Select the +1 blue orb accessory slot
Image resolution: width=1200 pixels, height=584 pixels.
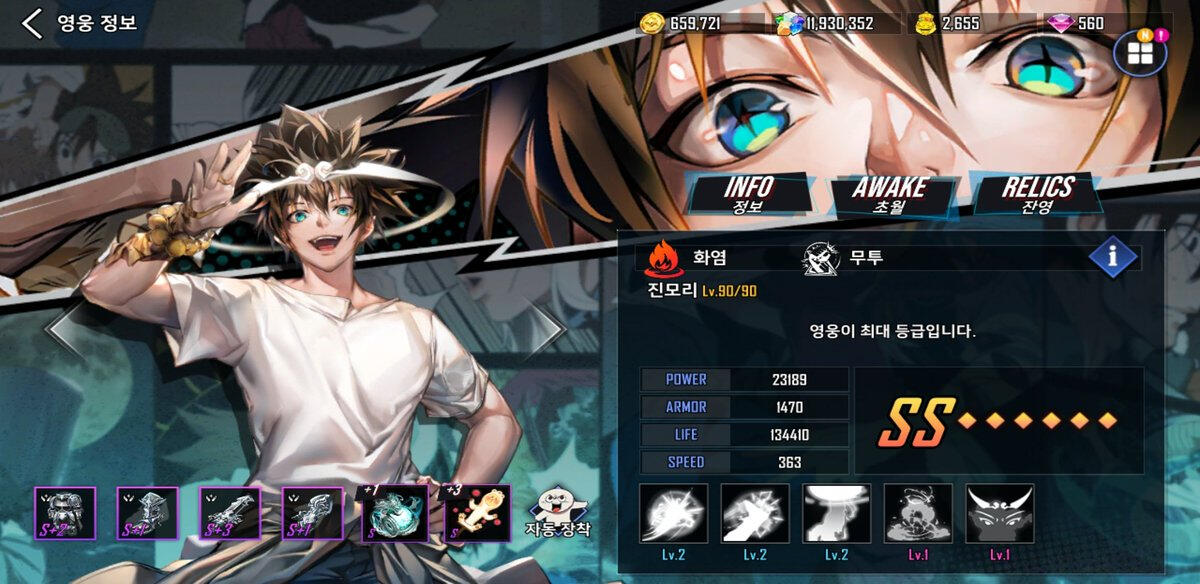[x=395, y=514]
